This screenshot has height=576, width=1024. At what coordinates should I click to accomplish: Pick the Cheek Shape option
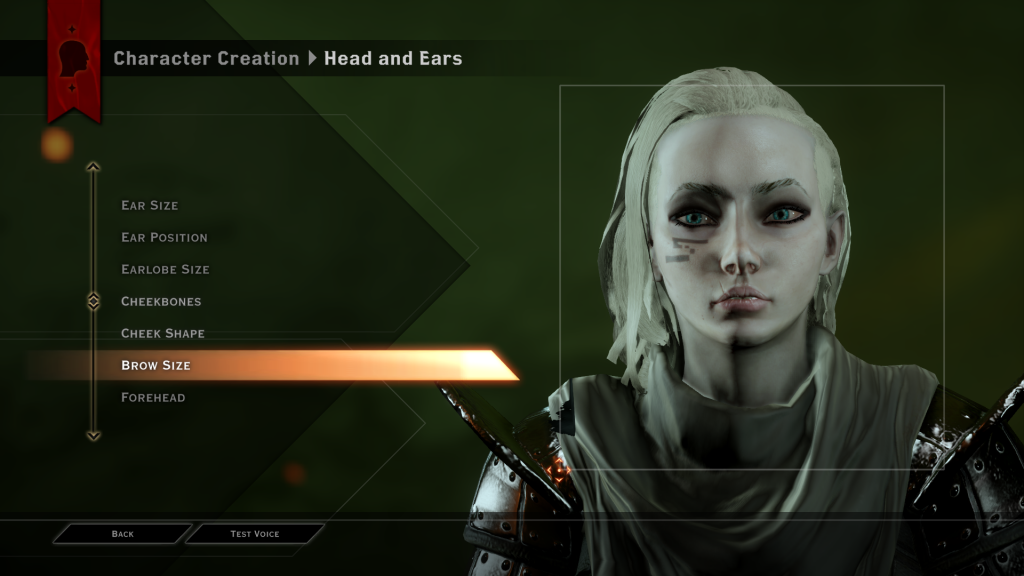(162, 333)
